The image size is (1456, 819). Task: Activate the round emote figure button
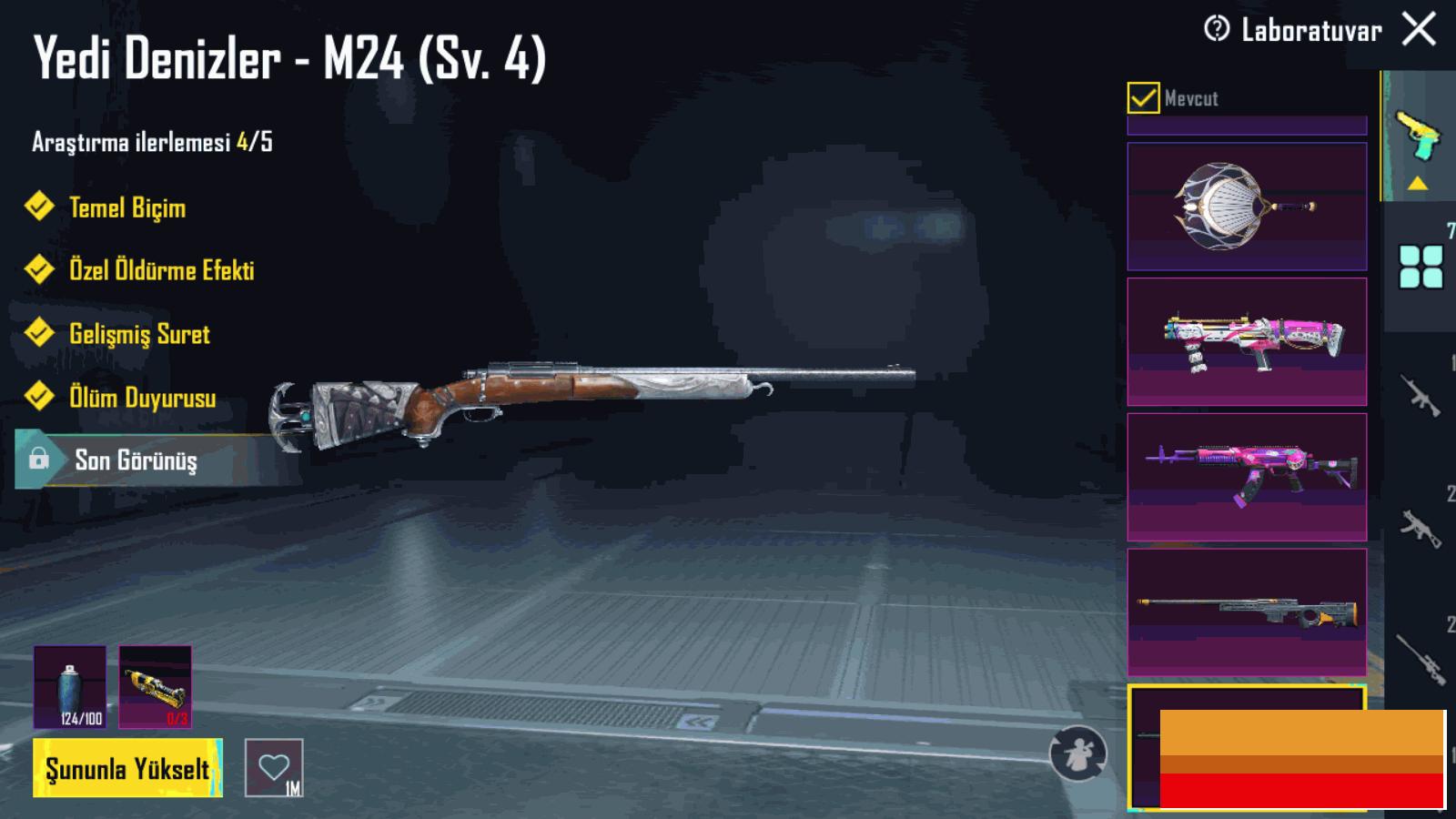pyautogui.click(x=1077, y=753)
